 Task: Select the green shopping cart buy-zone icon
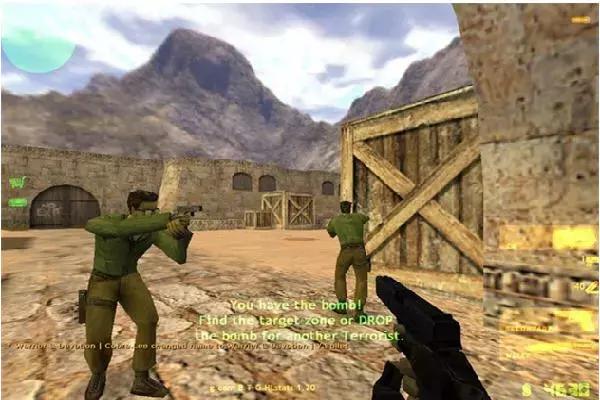tap(17, 182)
